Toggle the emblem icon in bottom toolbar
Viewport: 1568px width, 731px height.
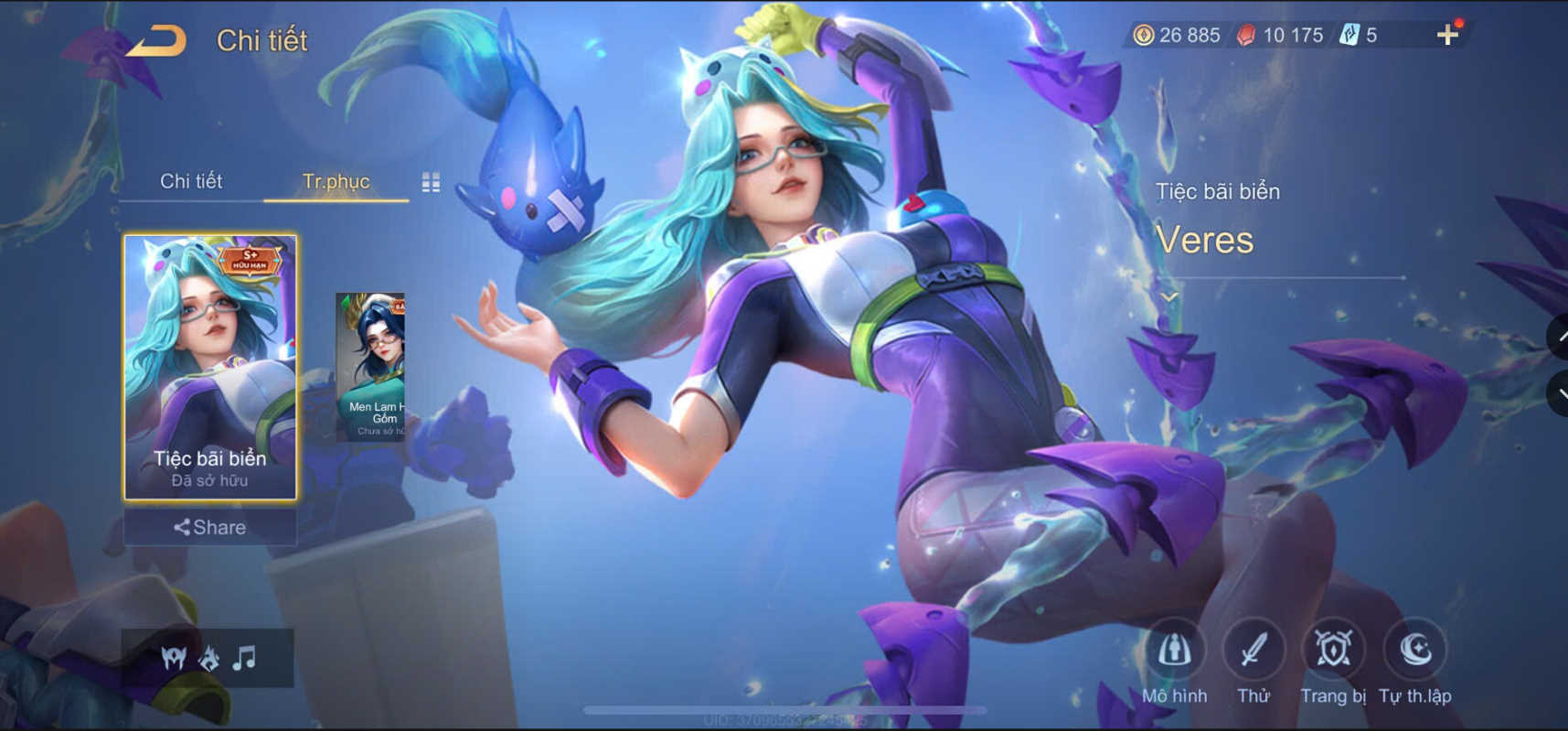pos(208,657)
